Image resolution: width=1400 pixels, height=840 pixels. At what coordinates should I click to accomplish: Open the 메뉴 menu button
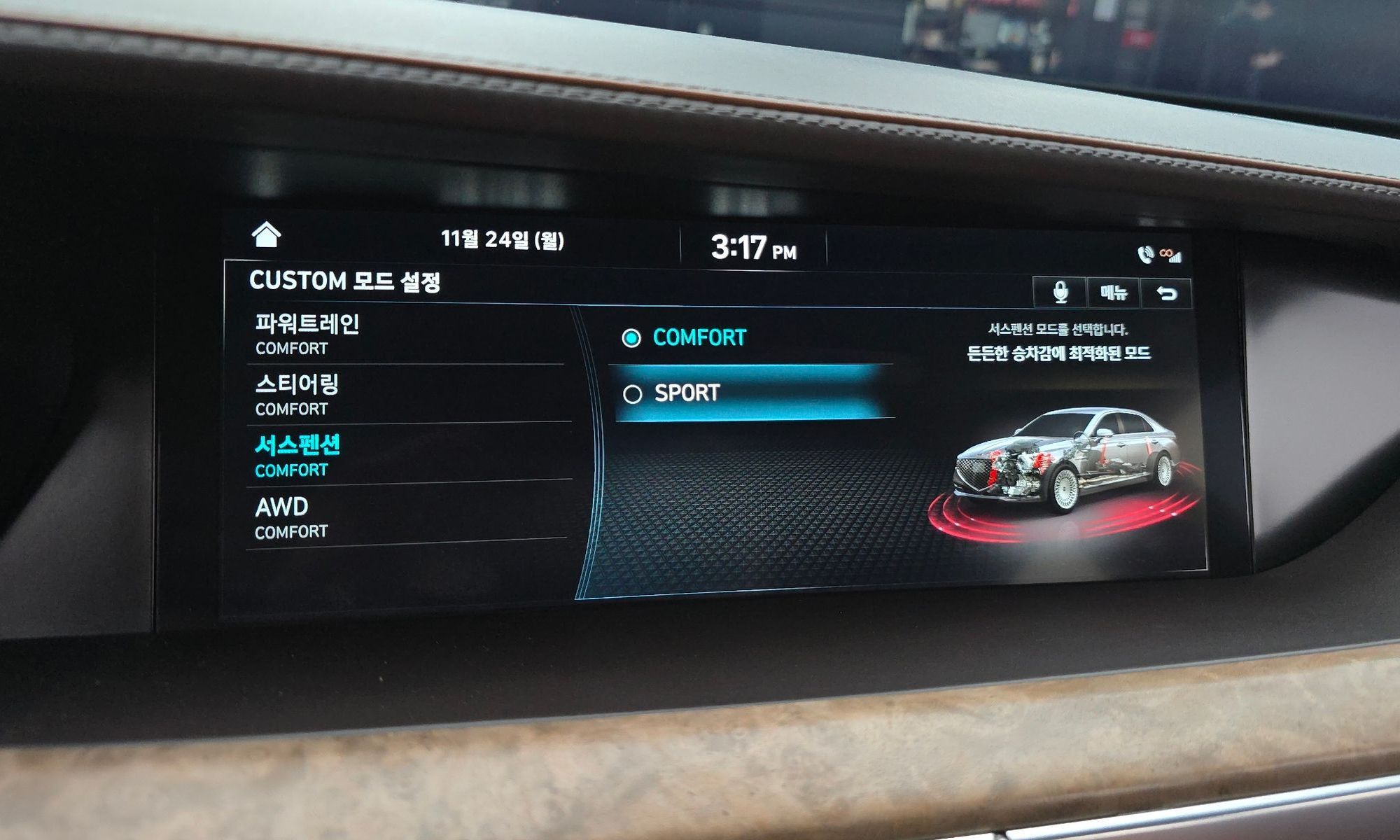(x=1113, y=293)
